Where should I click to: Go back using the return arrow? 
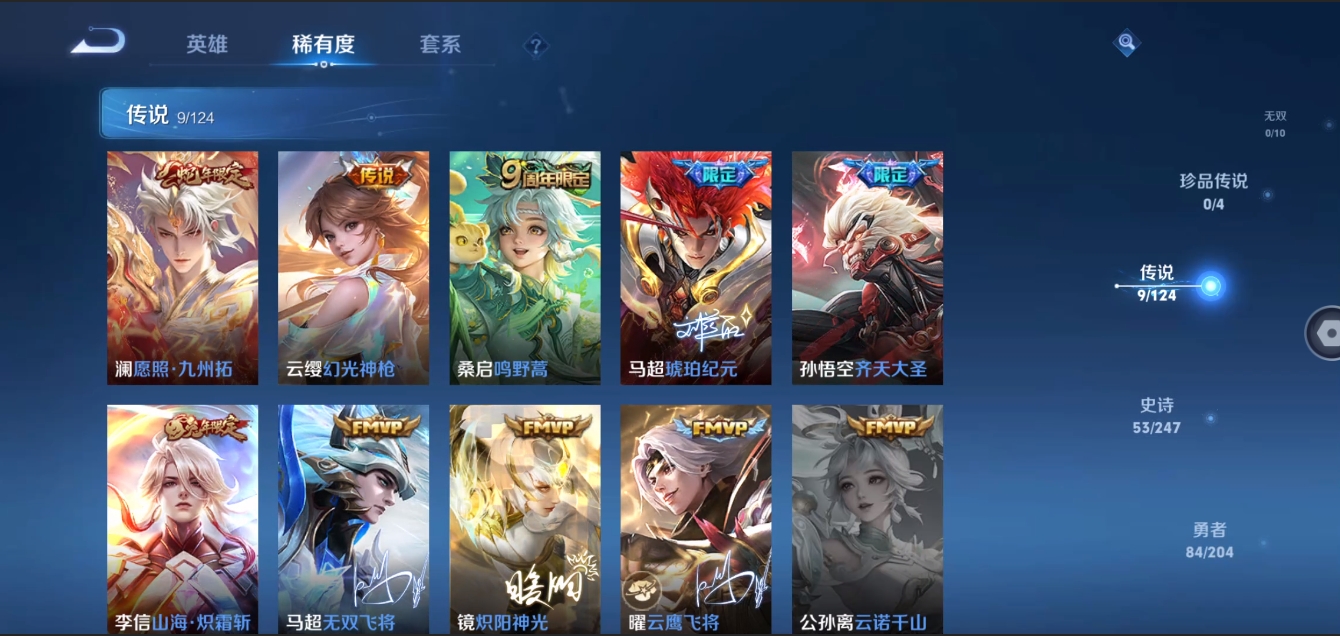click(x=98, y=42)
